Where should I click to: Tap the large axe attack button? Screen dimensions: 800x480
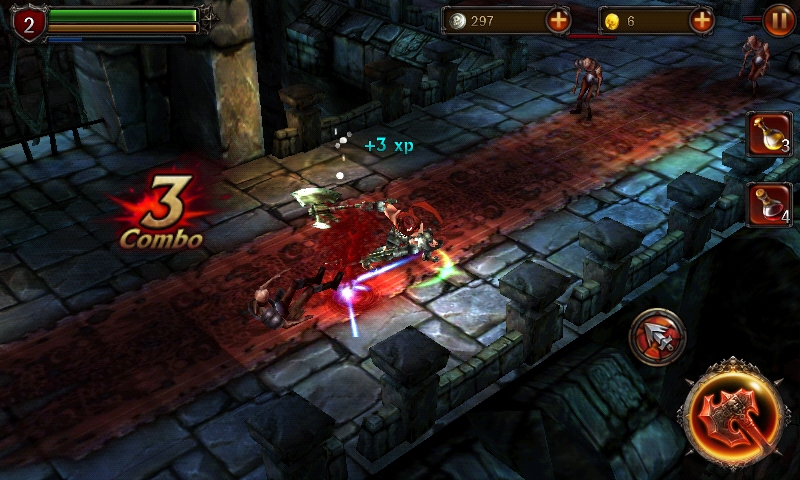pyautogui.click(x=733, y=413)
